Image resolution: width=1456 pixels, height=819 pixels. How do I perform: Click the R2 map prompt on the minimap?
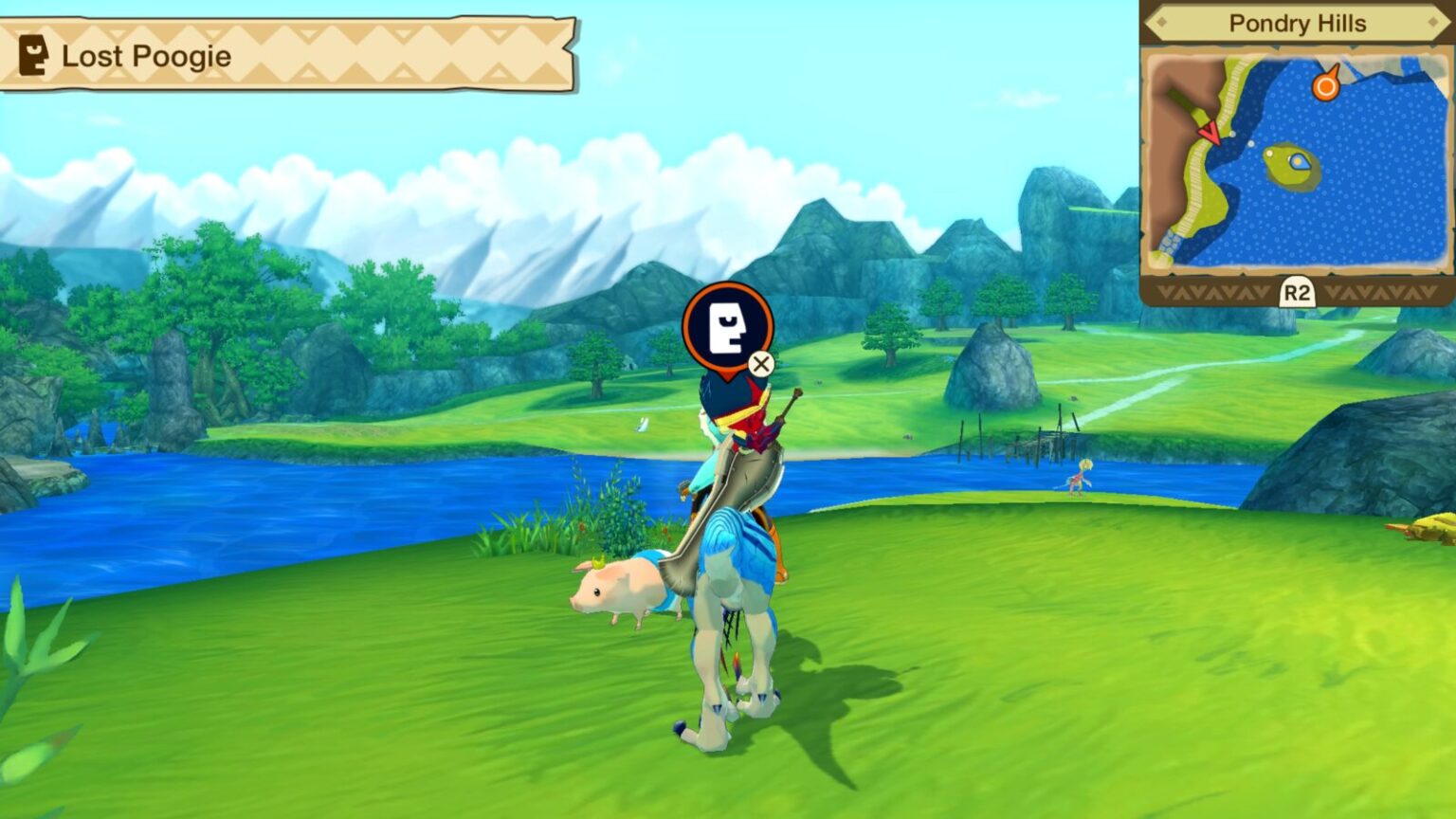click(1297, 290)
